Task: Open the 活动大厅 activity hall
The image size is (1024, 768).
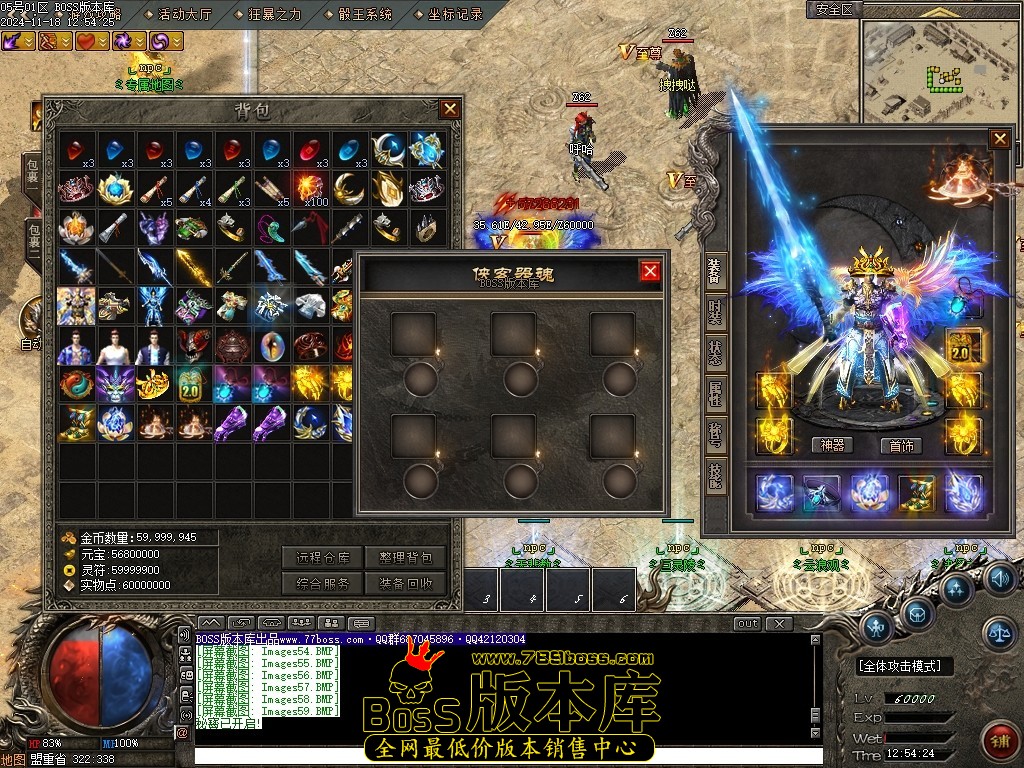Action: click(x=184, y=14)
